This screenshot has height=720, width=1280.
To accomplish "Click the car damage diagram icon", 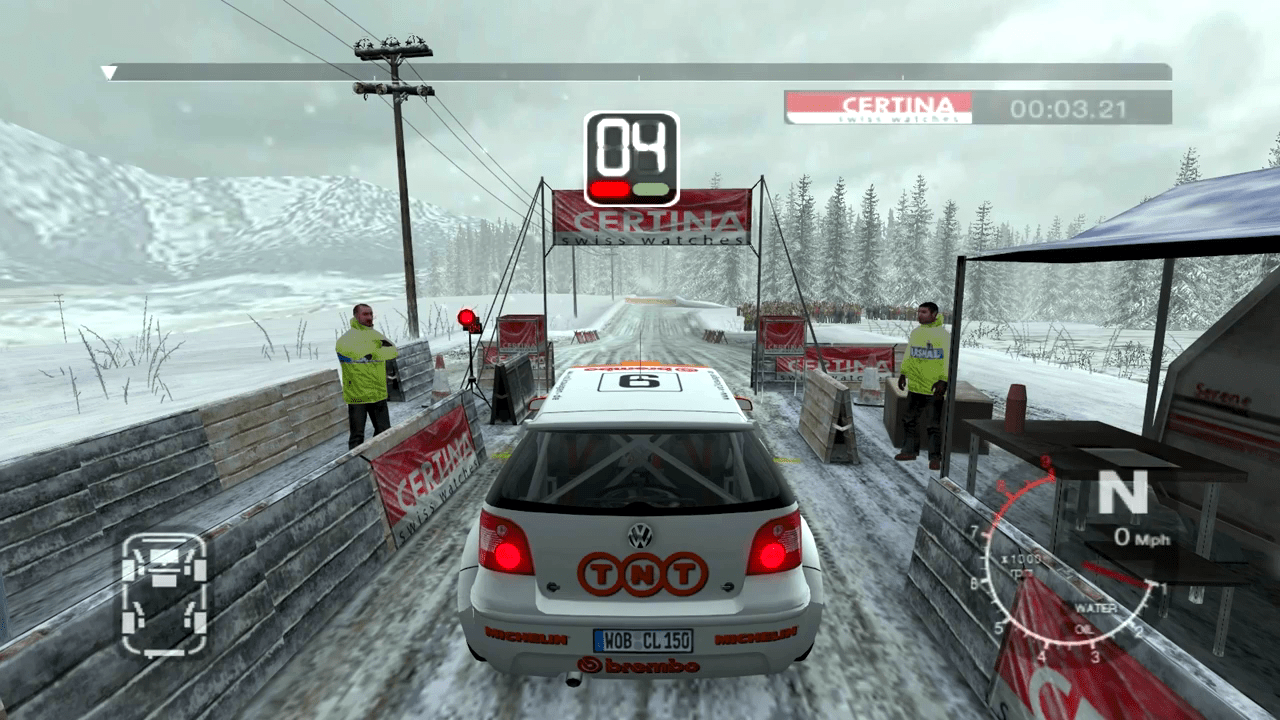I will tap(164, 594).
